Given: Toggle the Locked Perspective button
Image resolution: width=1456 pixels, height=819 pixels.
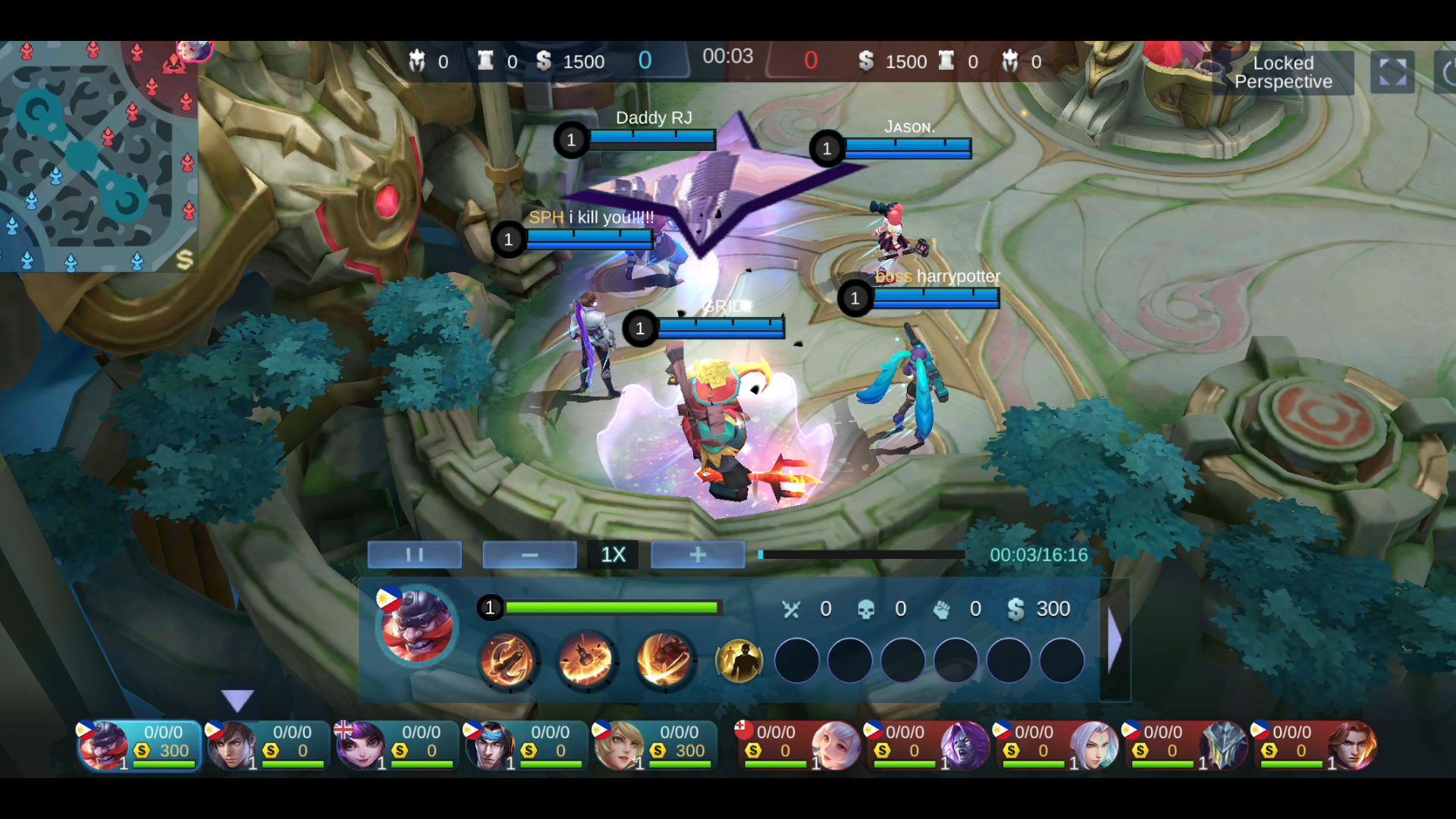Looking at the screenshot, I should pyautogui.click(x=1283, y=73).
